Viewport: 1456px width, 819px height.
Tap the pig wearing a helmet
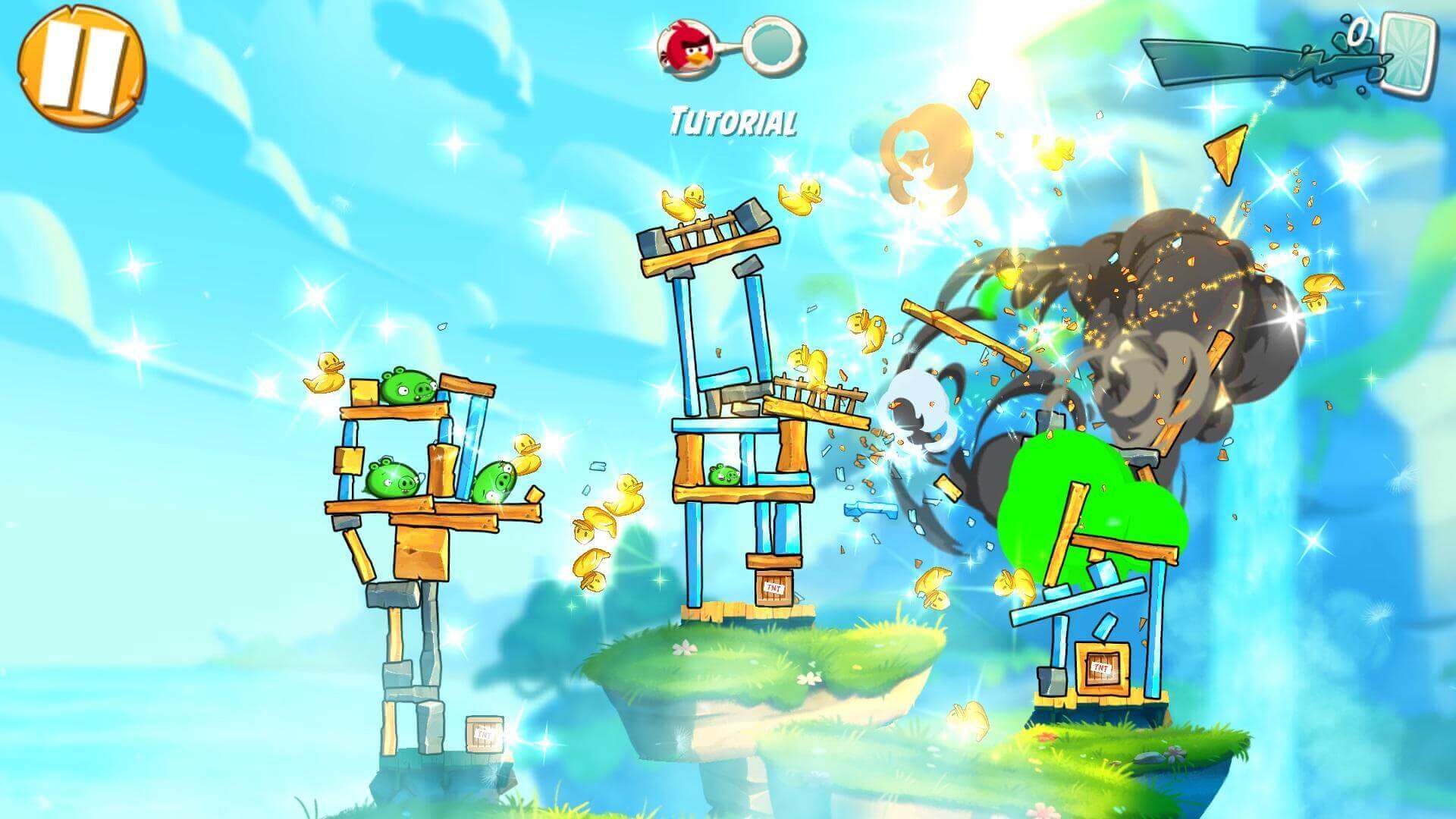(498, 482)
